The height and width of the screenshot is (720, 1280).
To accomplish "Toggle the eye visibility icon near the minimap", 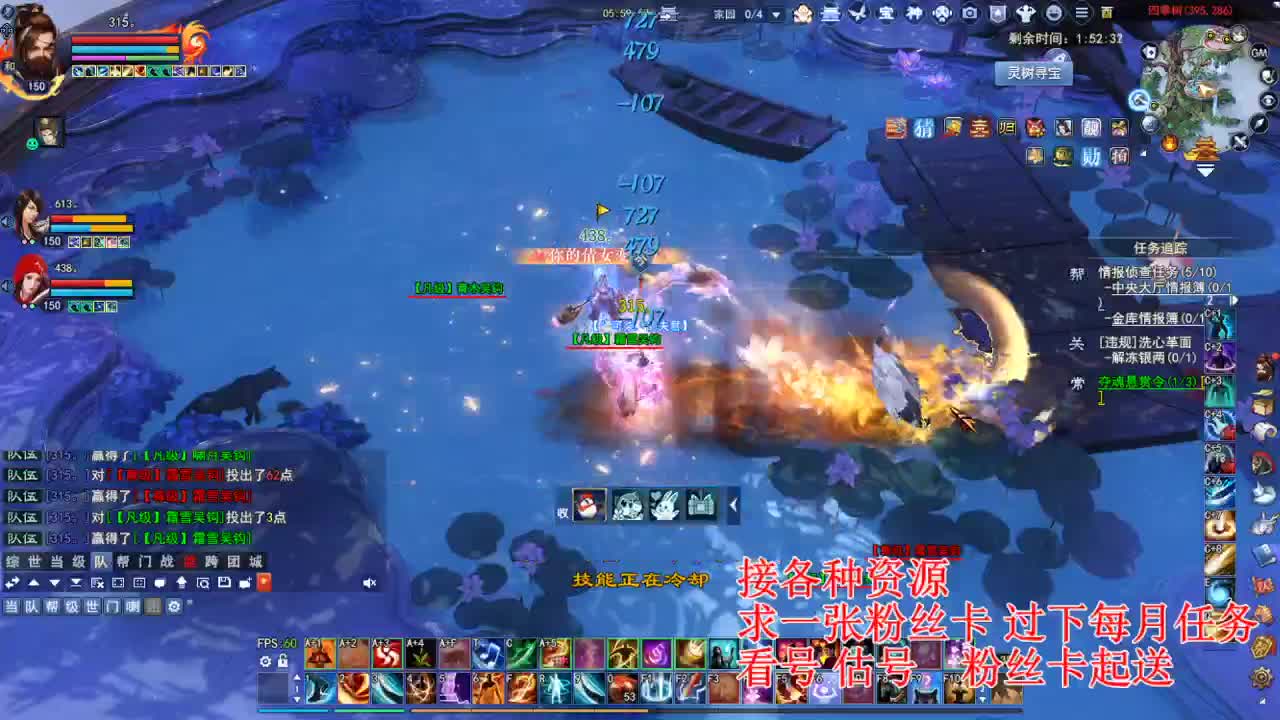I will pyautogui.click(x=1266, y=100).
